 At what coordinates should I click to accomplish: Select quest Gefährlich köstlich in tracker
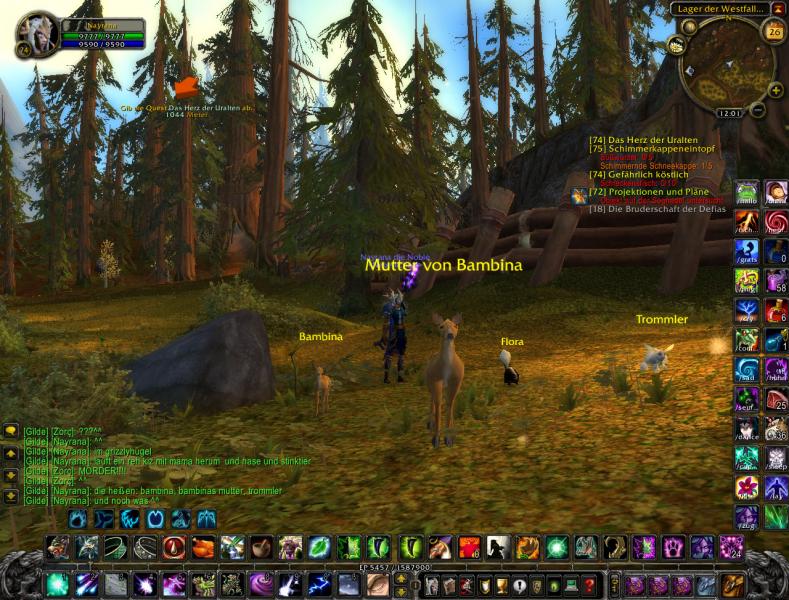(x=638, y=174)
